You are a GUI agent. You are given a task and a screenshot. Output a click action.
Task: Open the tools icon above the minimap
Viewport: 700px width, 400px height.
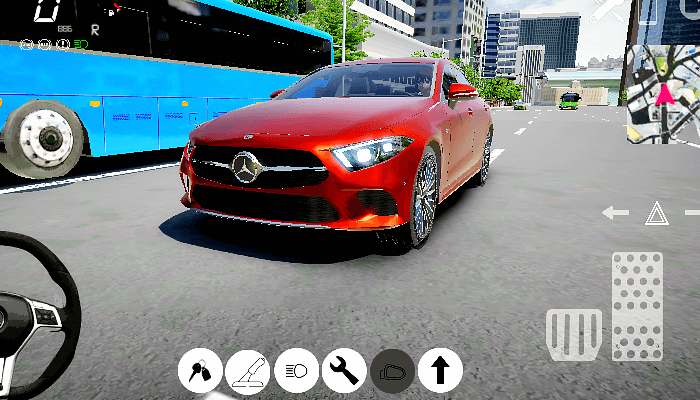pos(609,10)
